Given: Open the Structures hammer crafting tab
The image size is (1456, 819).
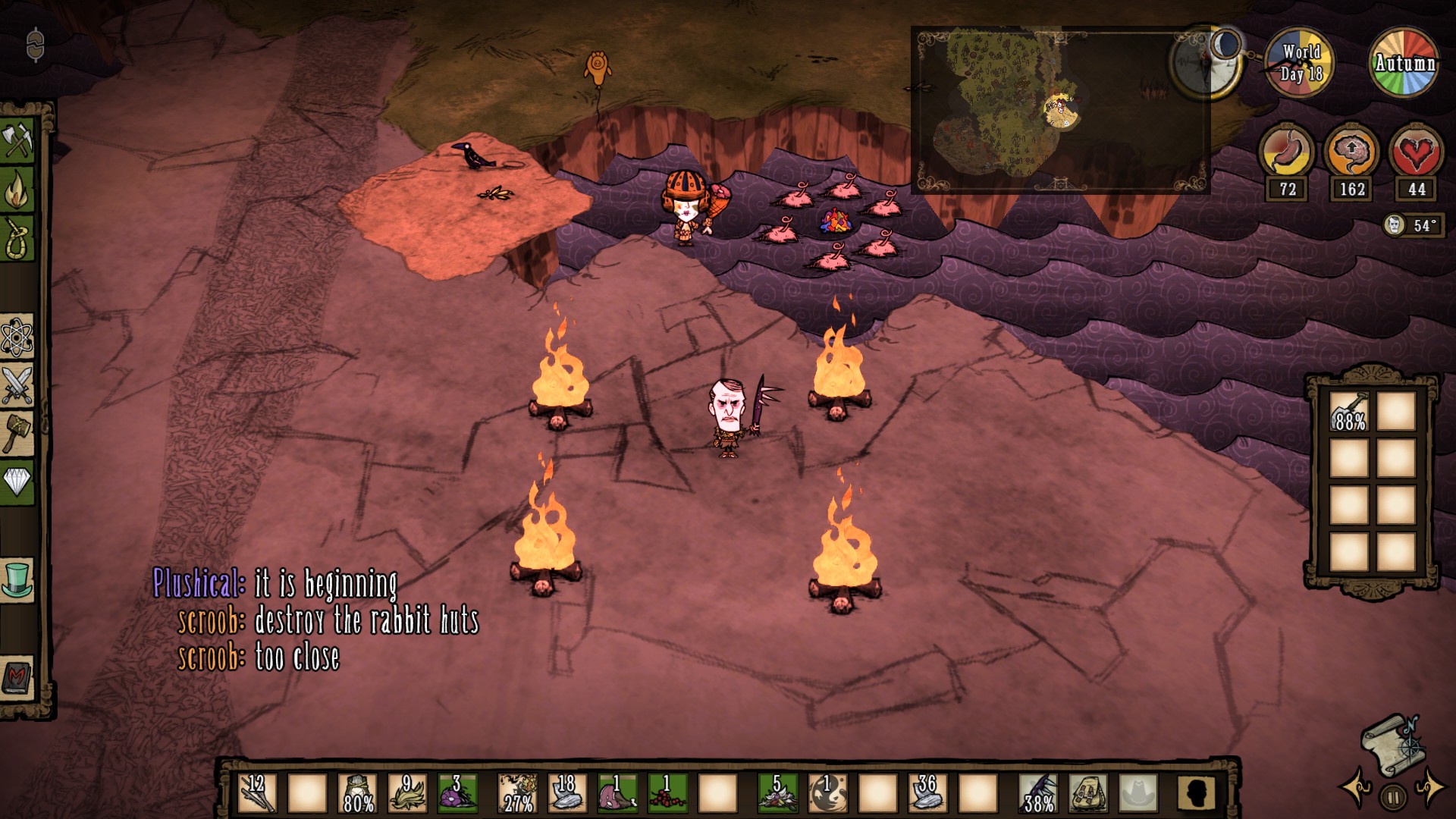Looking at the screenshot, I should pyautogui.click(x=18, y=433).
